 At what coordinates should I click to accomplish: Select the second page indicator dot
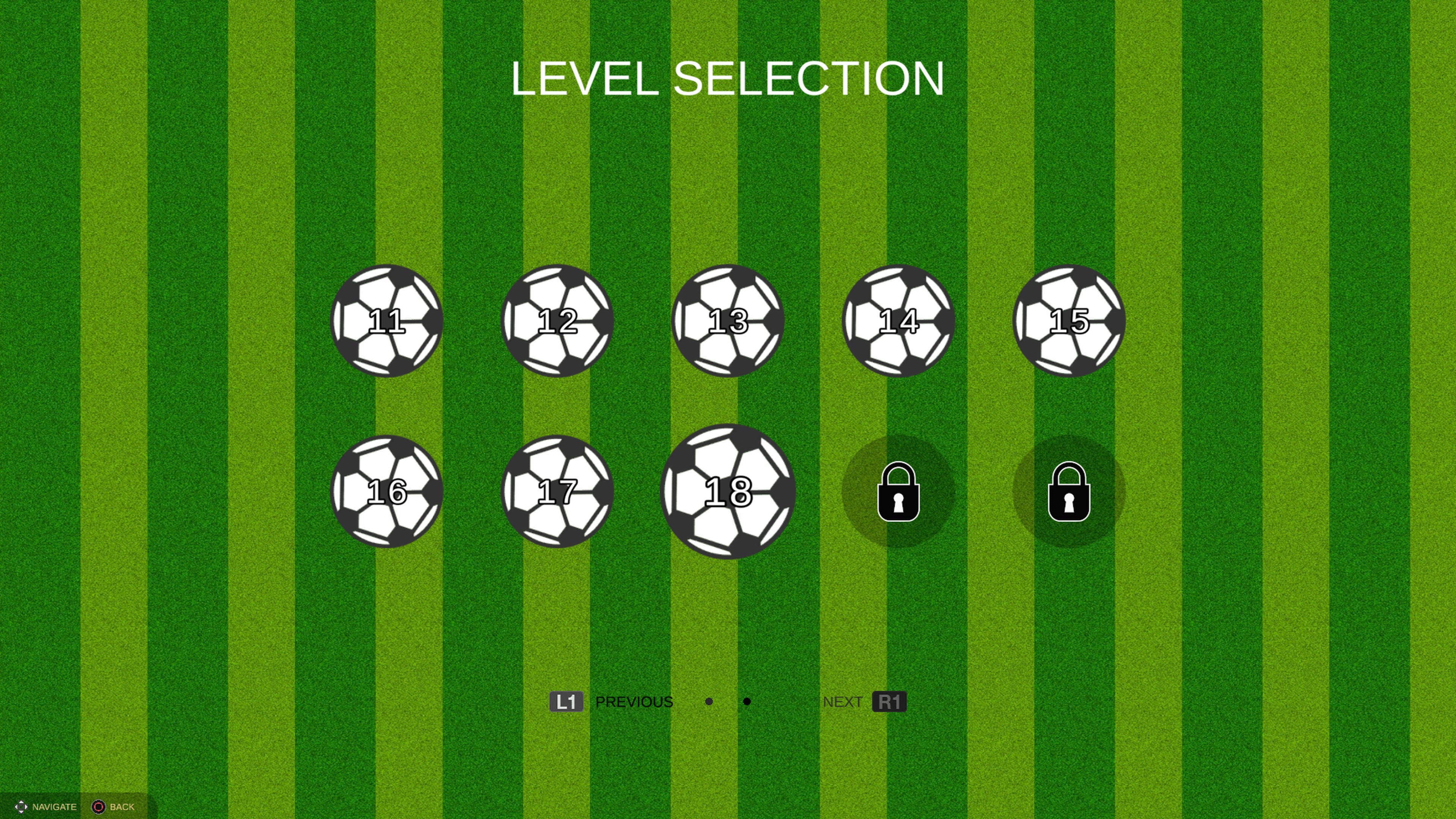[747, 701]
